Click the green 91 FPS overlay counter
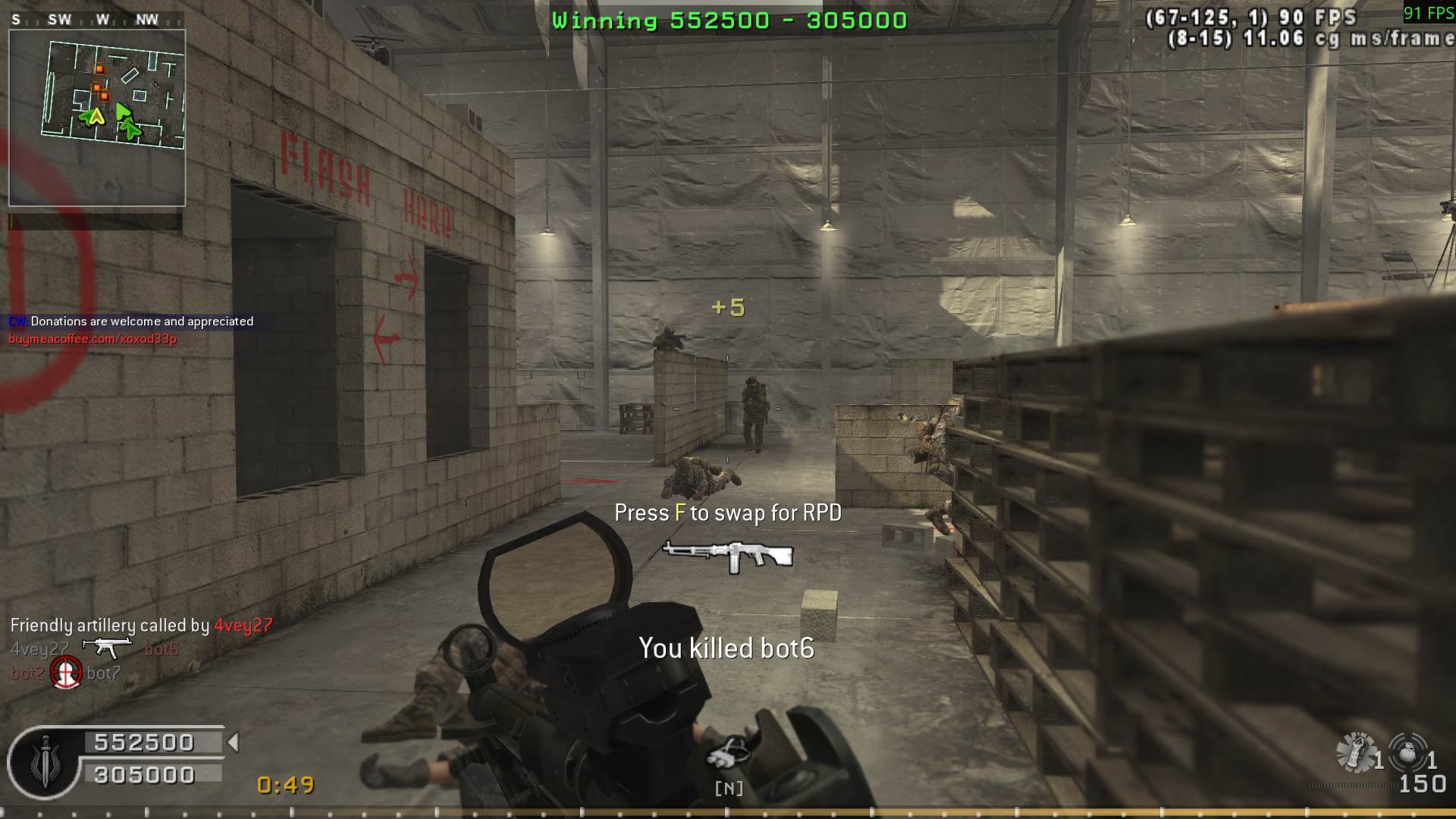Image resolution: width=1456 pixels, height=819 pixels. click(x=1428, y=13)
